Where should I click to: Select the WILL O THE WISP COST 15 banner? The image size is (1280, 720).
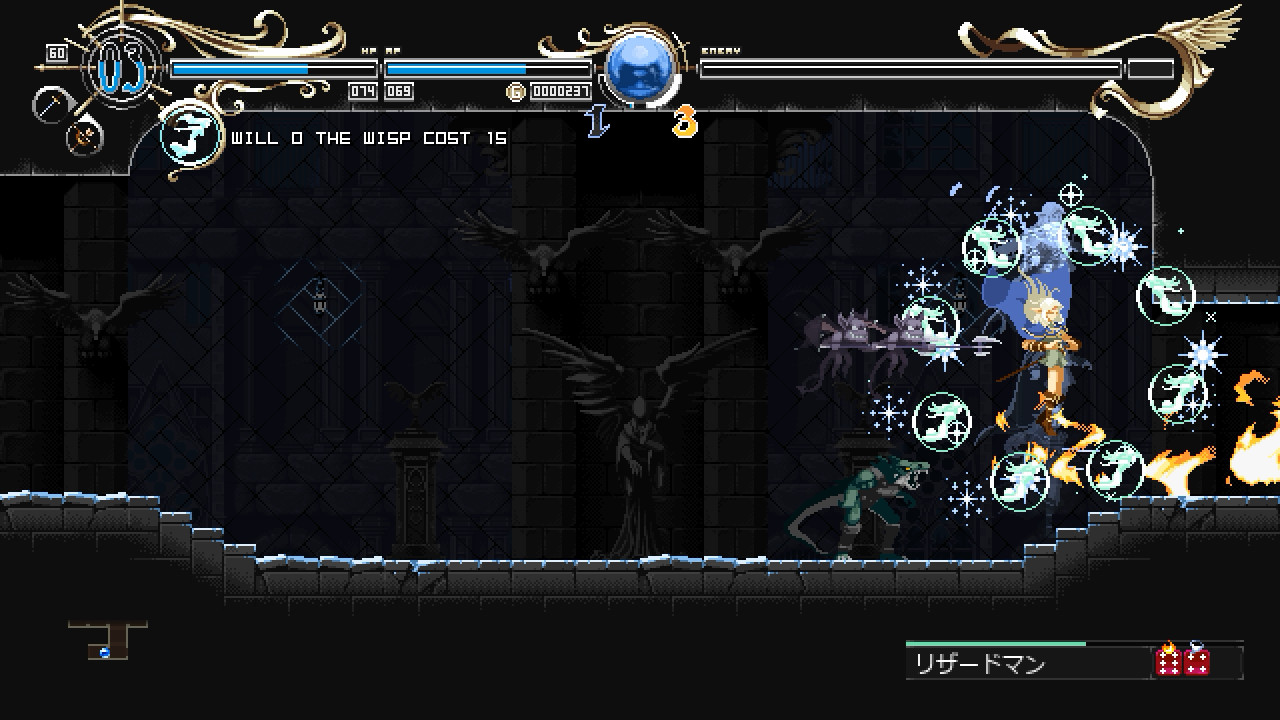coord(370,138)
